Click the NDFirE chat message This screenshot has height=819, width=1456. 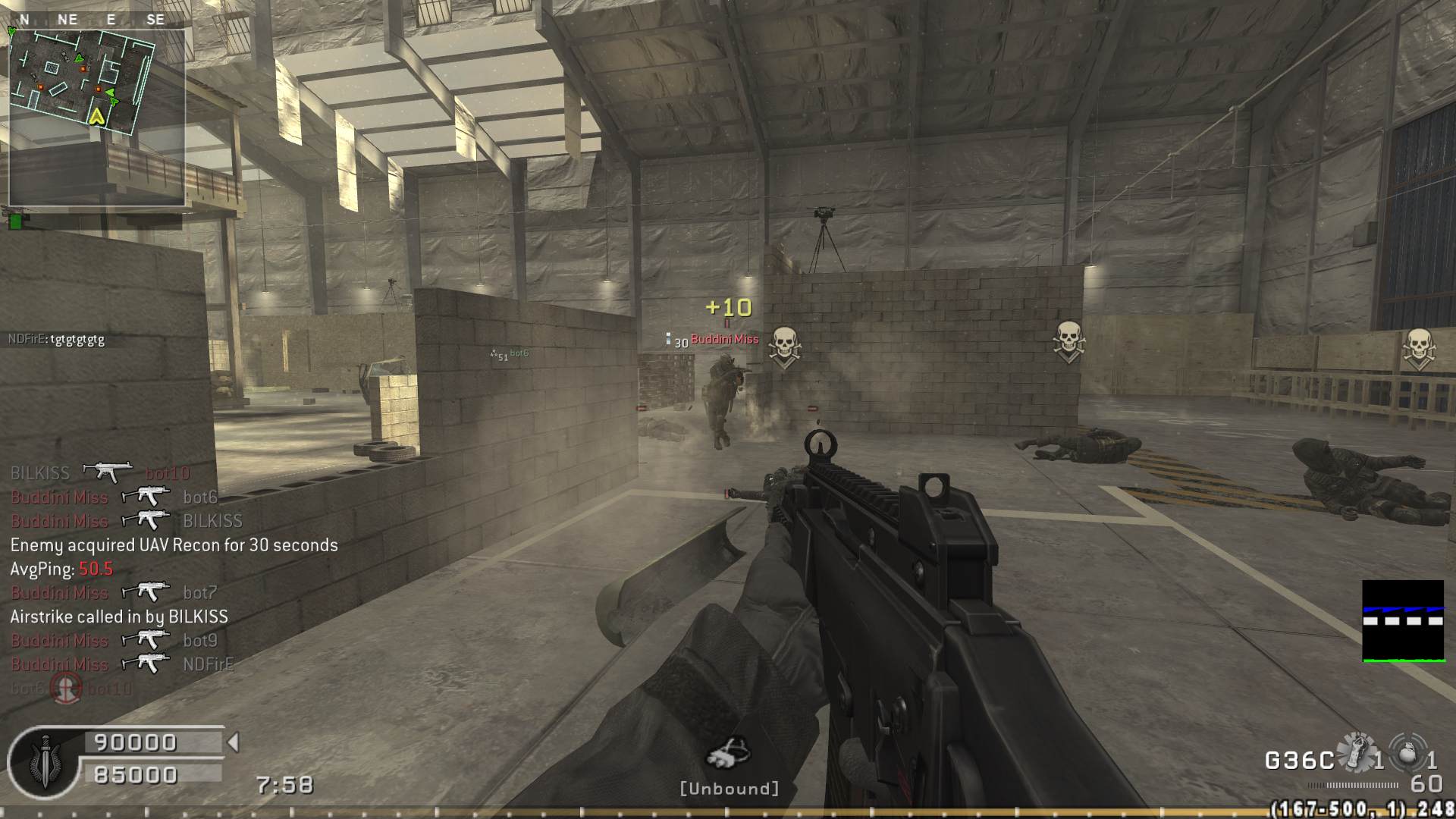(x=57, y=339)
